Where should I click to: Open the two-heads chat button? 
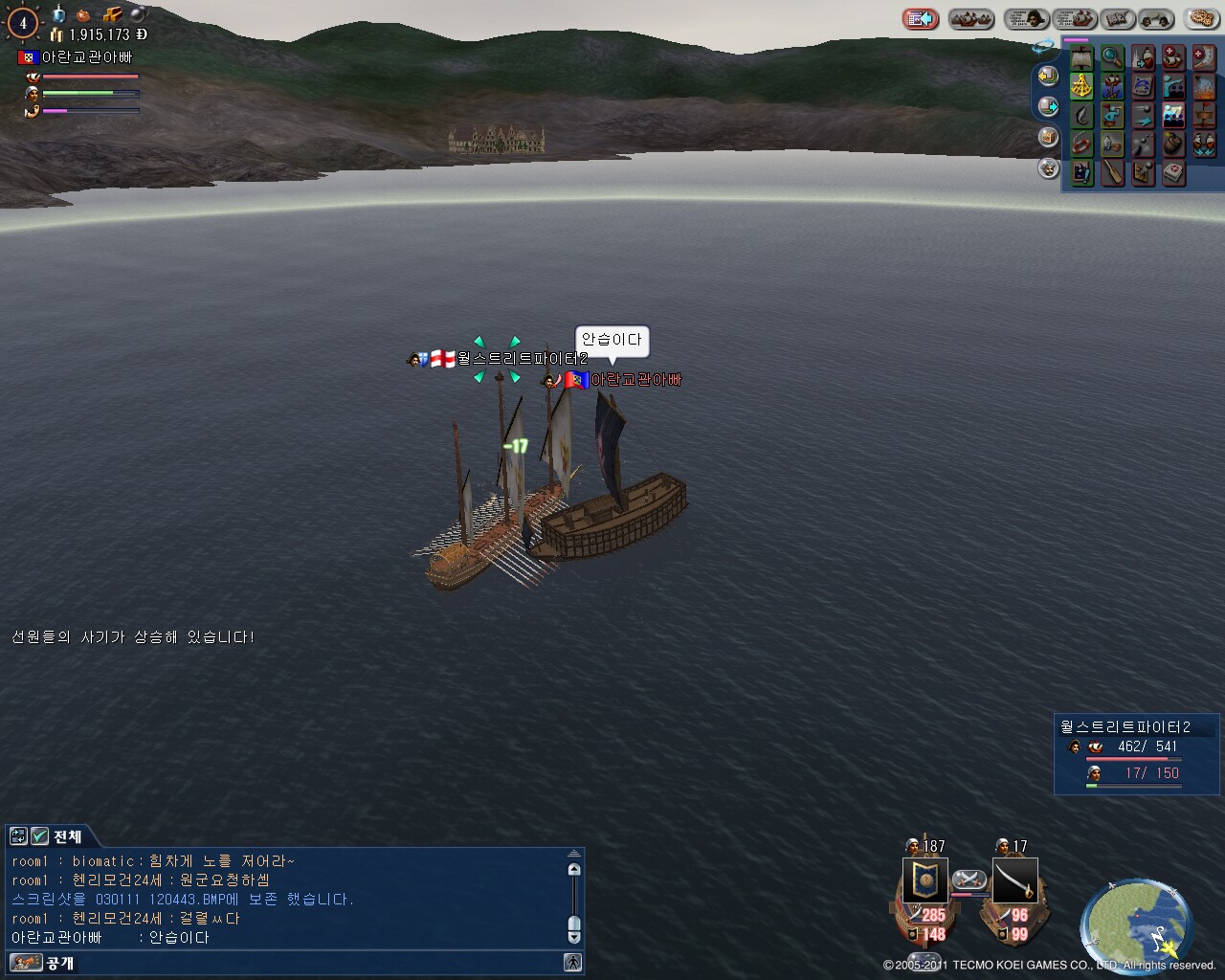coord(1156,19)
